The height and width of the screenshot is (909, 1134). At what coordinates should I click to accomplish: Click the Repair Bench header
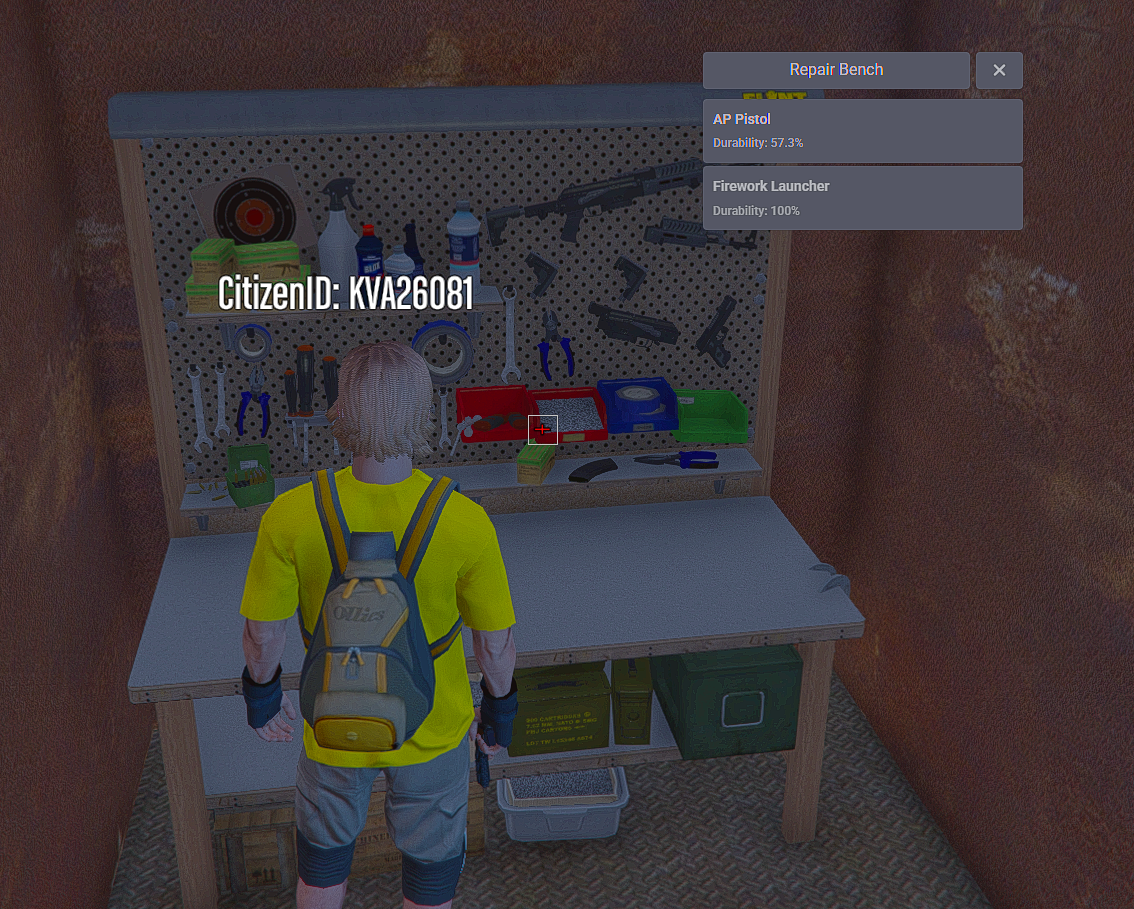pos(836,71)
